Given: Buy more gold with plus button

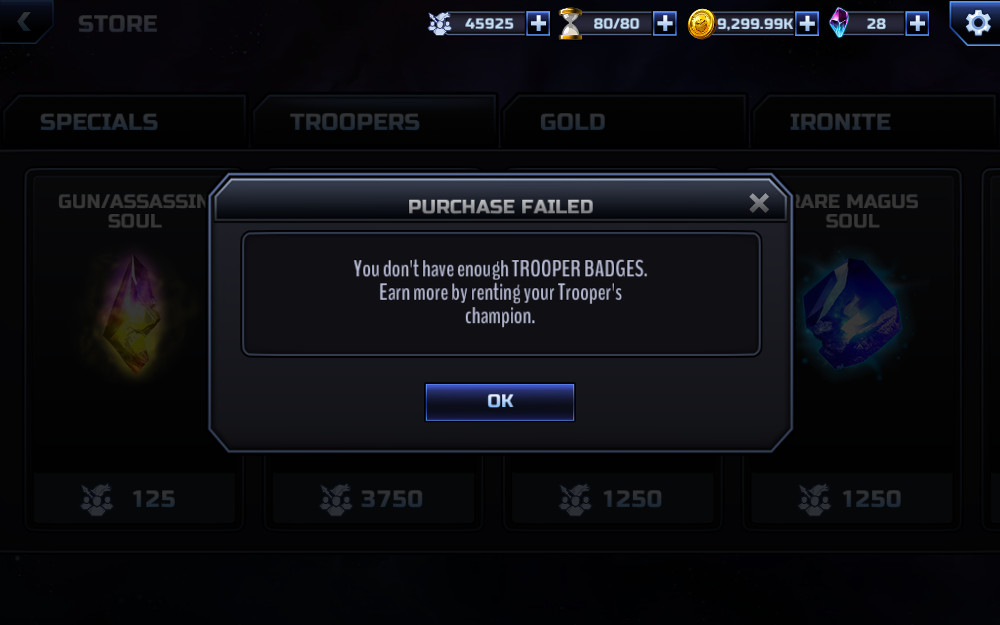Looking at the screenshot, I should [807, 23].
